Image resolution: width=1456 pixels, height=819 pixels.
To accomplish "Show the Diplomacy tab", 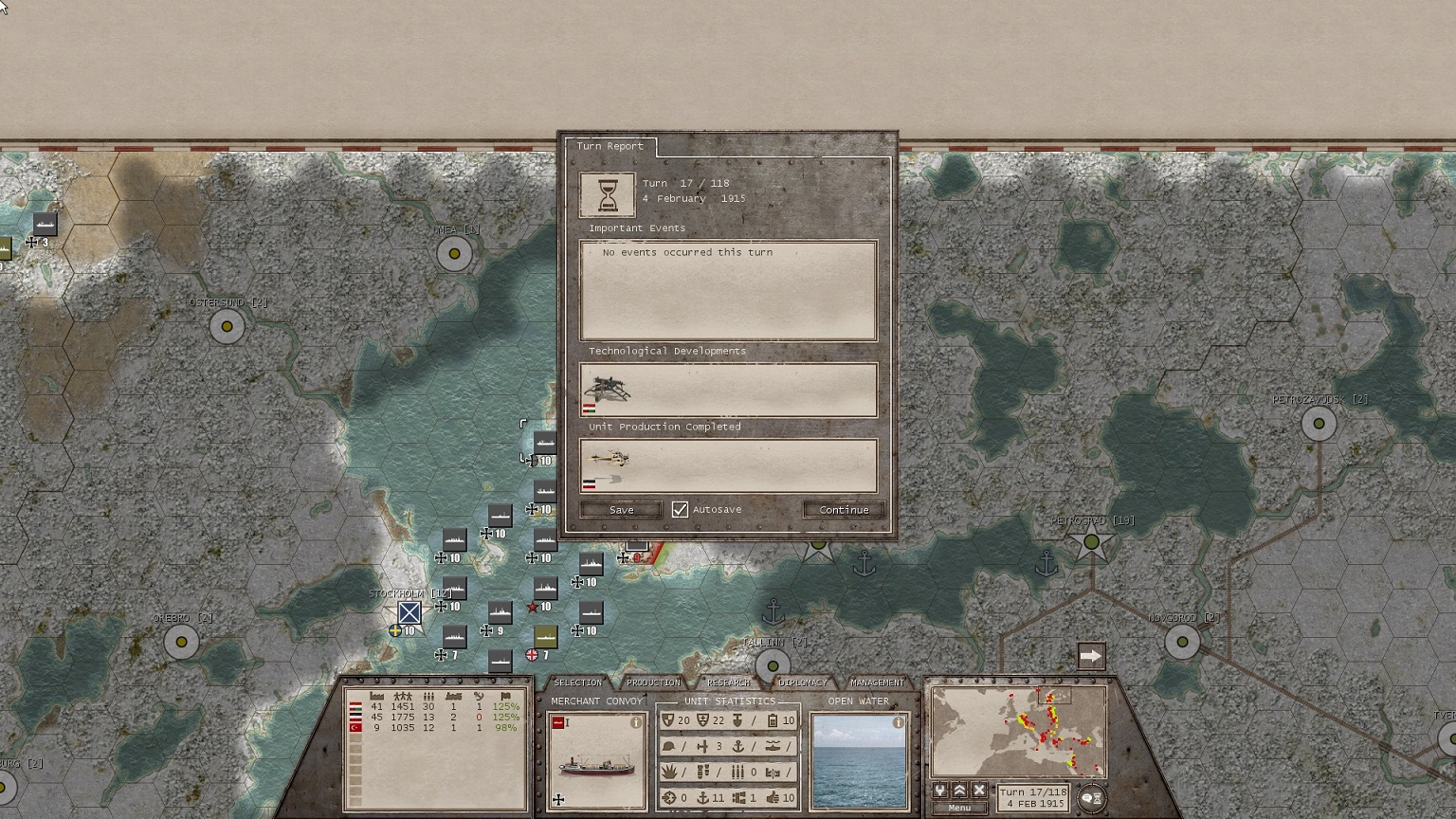I will 802,682.
